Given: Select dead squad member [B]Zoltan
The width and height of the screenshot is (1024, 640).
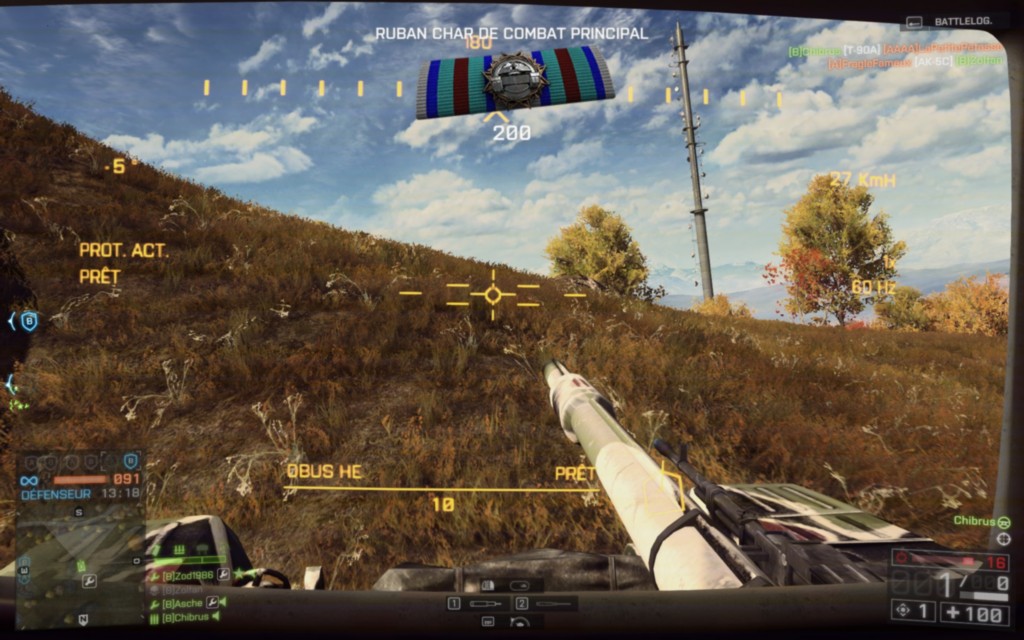Looking at the screenshot, I should tap(180, 590).
